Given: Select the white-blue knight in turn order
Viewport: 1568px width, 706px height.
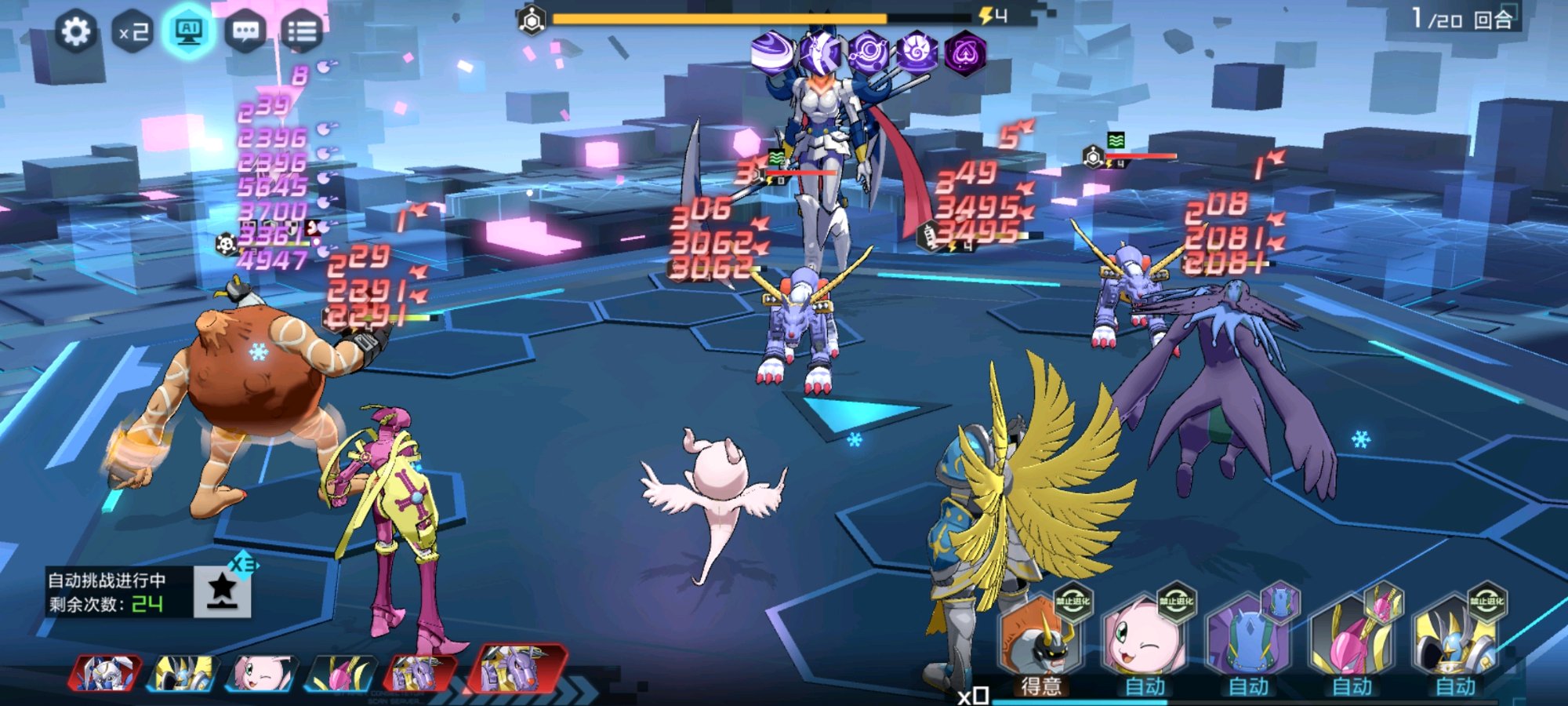Looking at the screenshot, I should (x=106, y=674).
